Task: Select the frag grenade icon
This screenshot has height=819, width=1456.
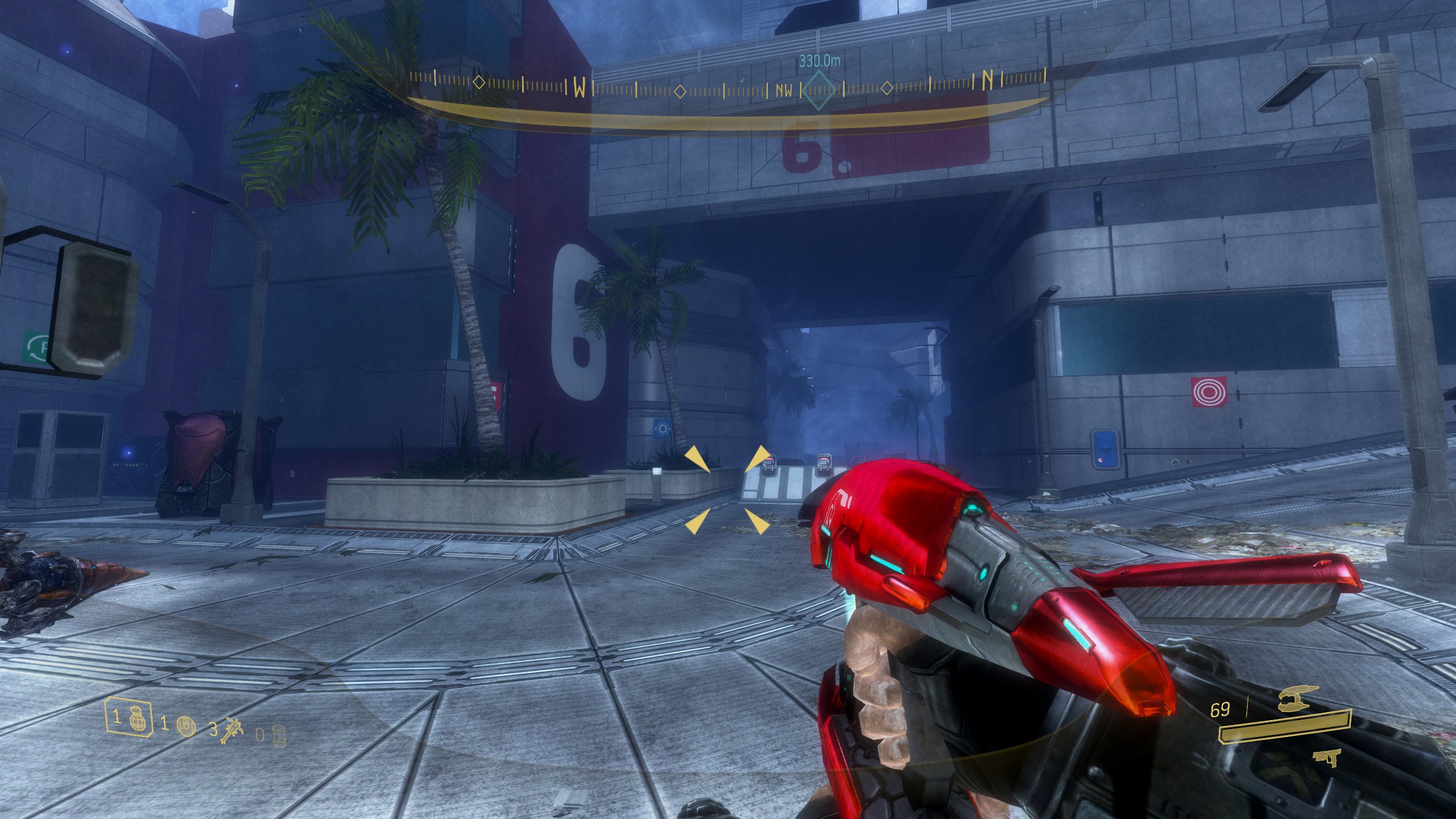Action: click(134, 716)
